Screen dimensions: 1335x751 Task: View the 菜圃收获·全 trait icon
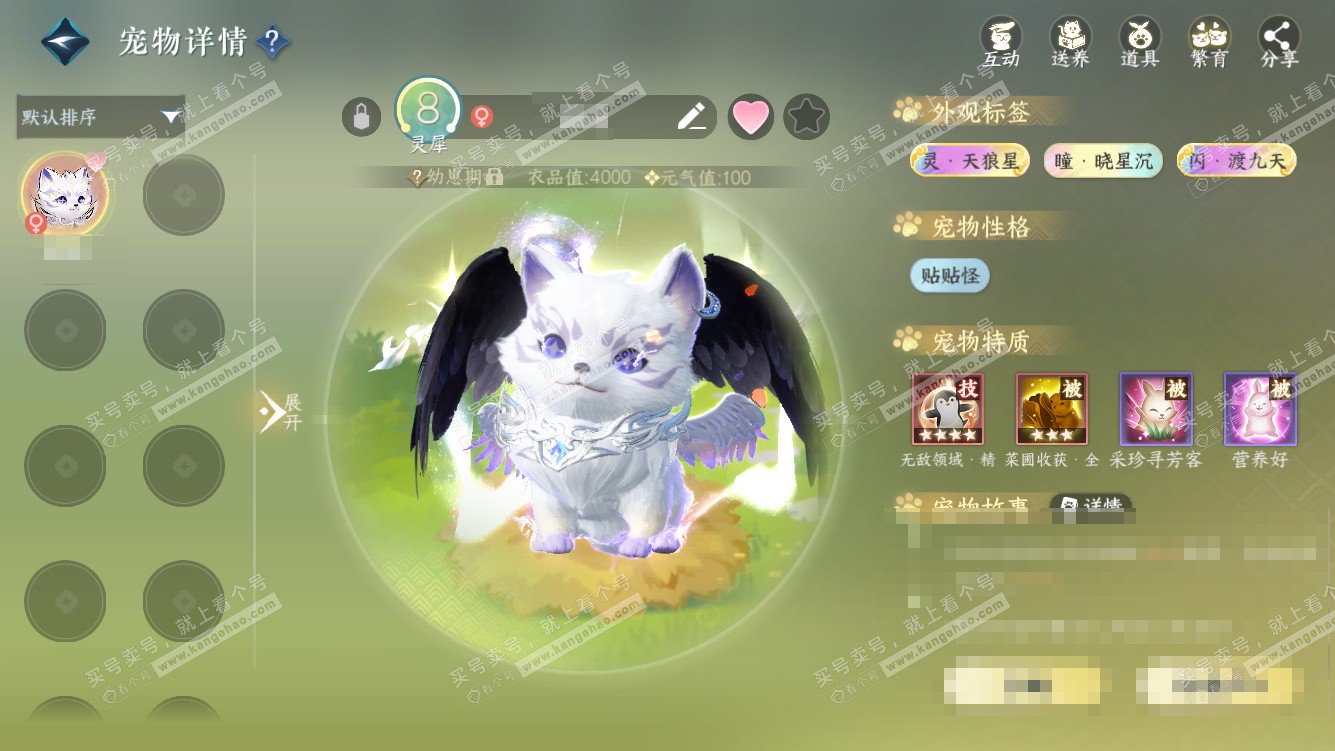point(1051,409)
